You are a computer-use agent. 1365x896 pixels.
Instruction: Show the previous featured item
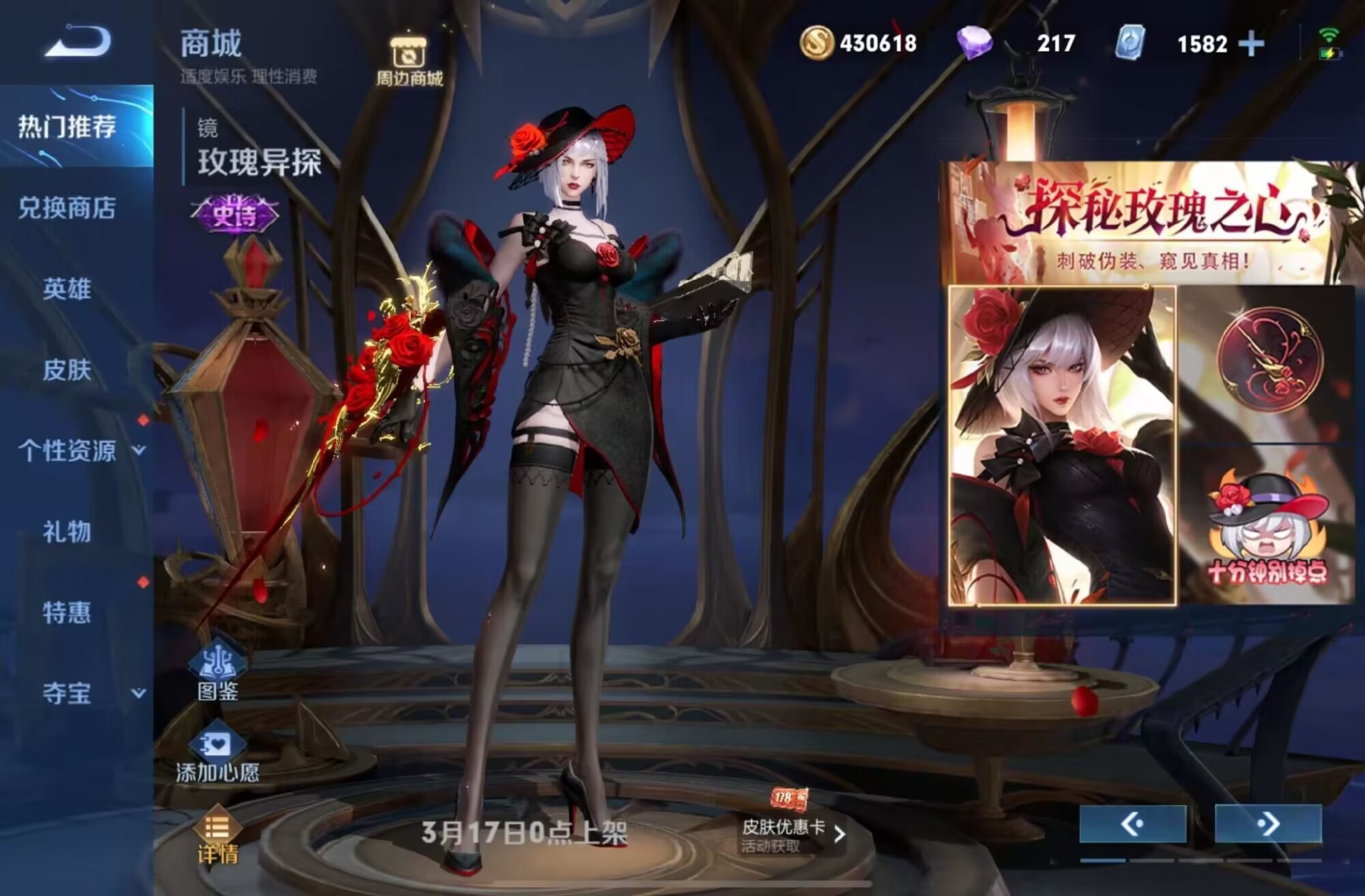pyautogui.click(x=1132, y=824)
